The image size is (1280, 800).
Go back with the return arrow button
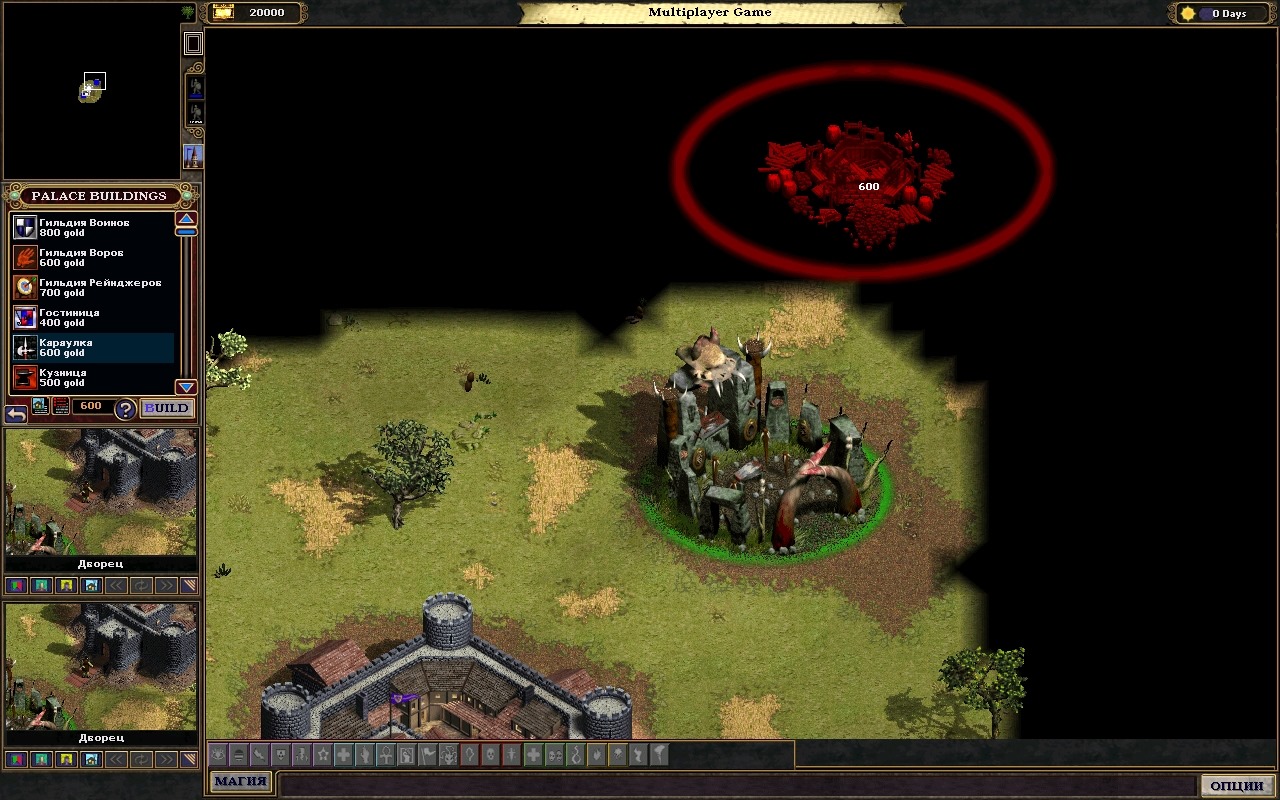point(15,413)
